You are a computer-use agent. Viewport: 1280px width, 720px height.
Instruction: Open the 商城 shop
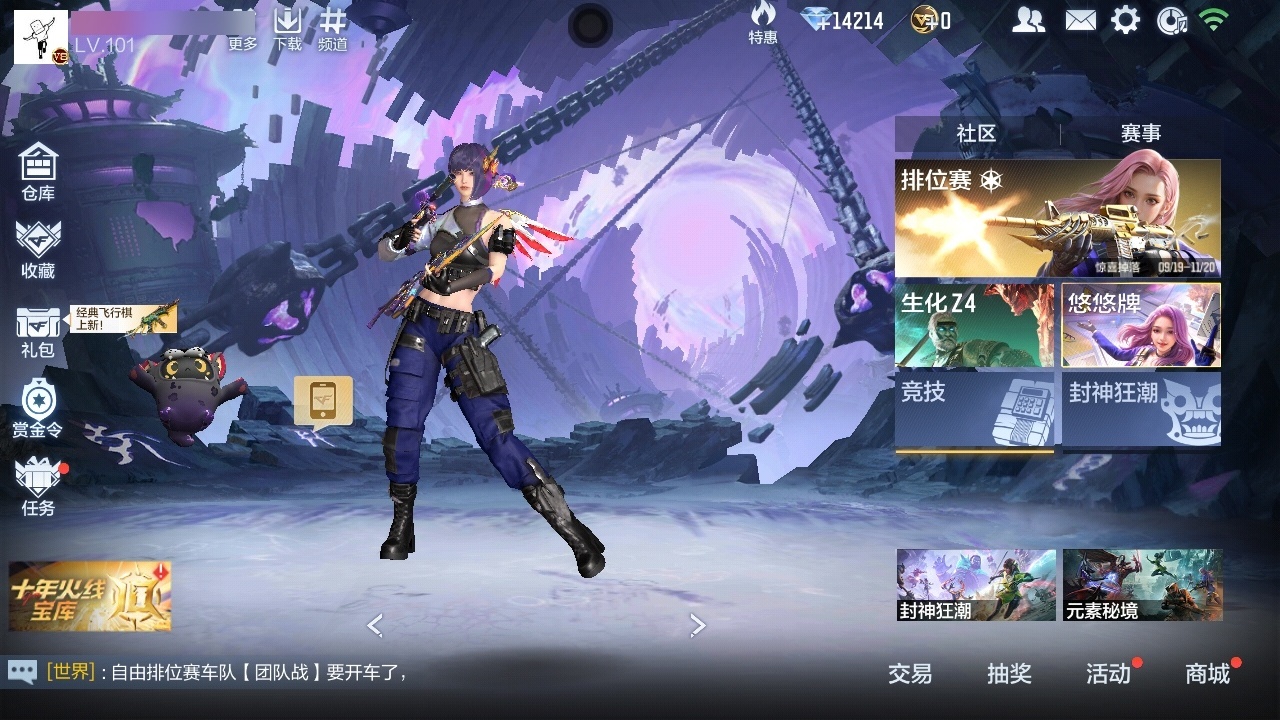pos(1207,674)
